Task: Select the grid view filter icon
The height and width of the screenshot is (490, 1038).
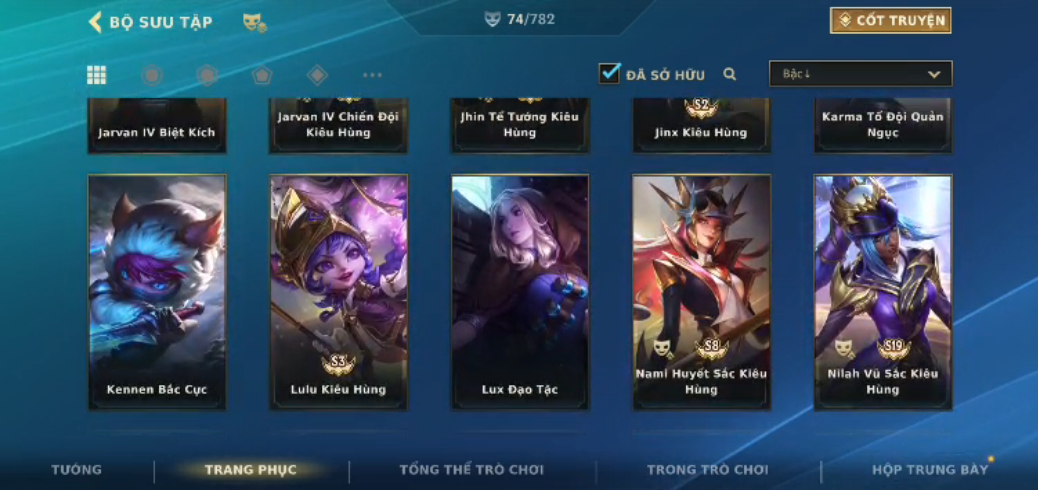Action: pyautogui.click(x=97, y=75)
